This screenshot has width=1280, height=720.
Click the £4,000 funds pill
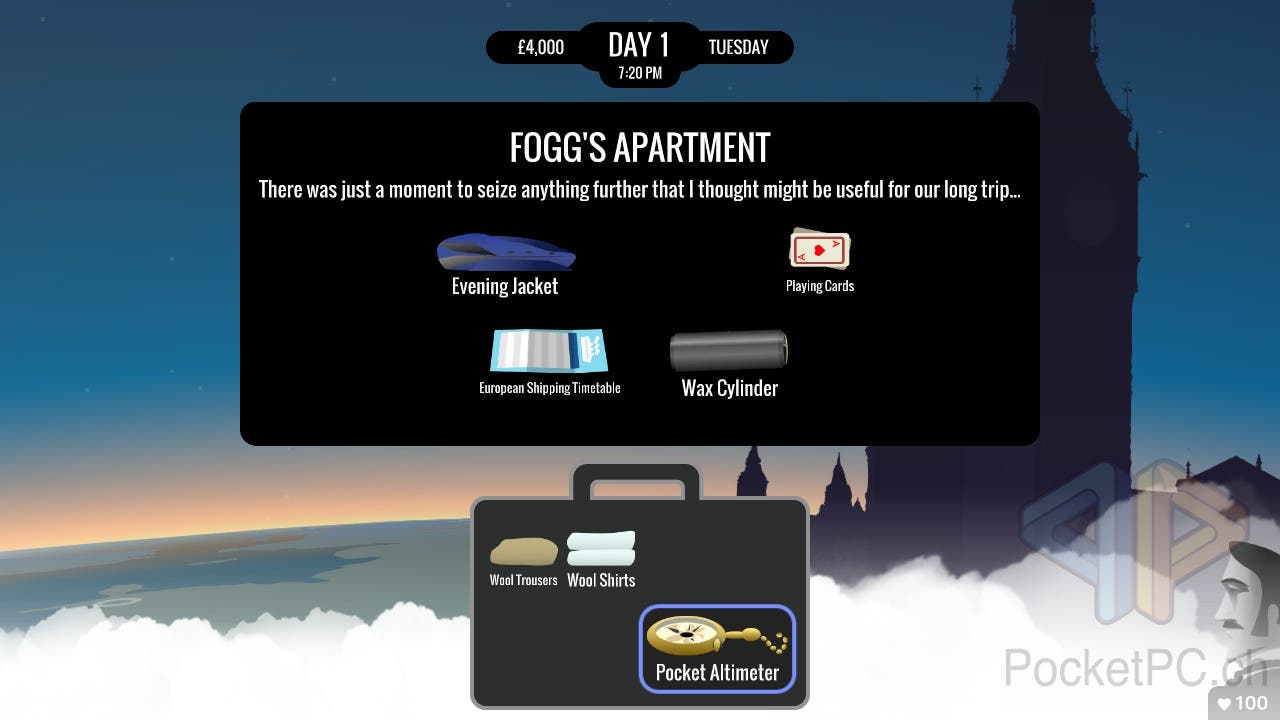point(540,47)
